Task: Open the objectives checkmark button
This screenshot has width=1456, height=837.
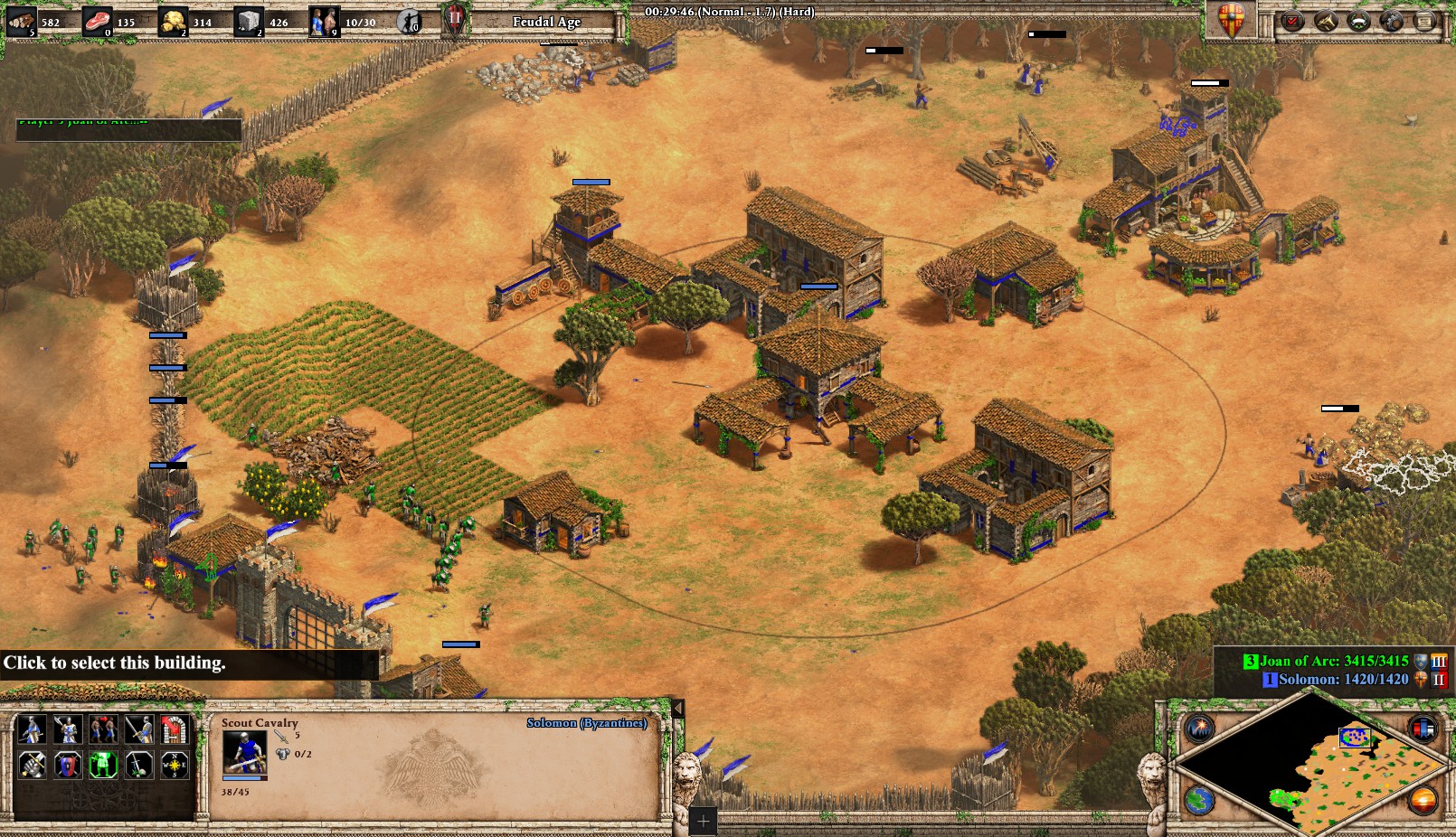Action: 1292,21
